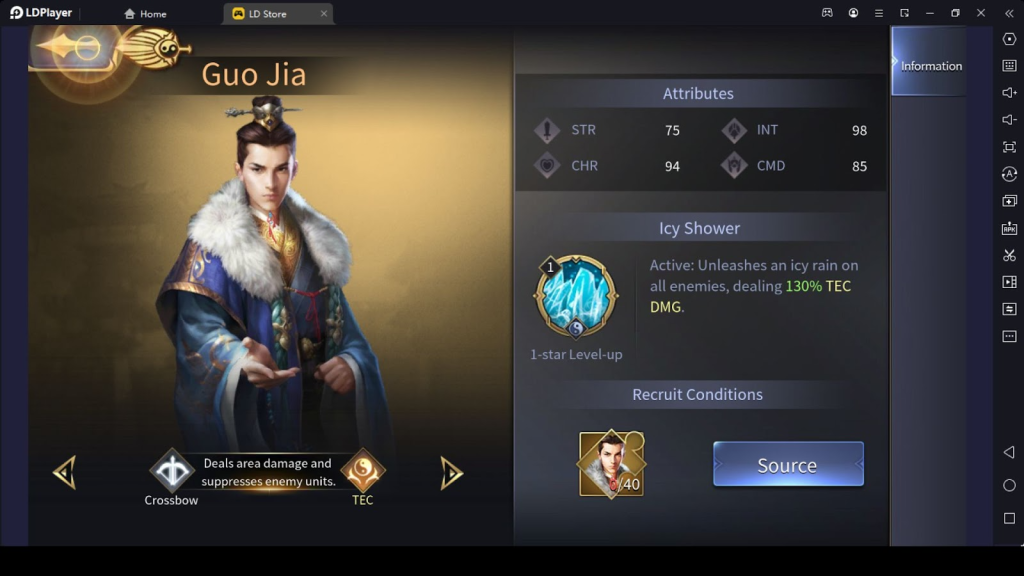
Task: Show the next hero with right arrow
Action: 452,473
